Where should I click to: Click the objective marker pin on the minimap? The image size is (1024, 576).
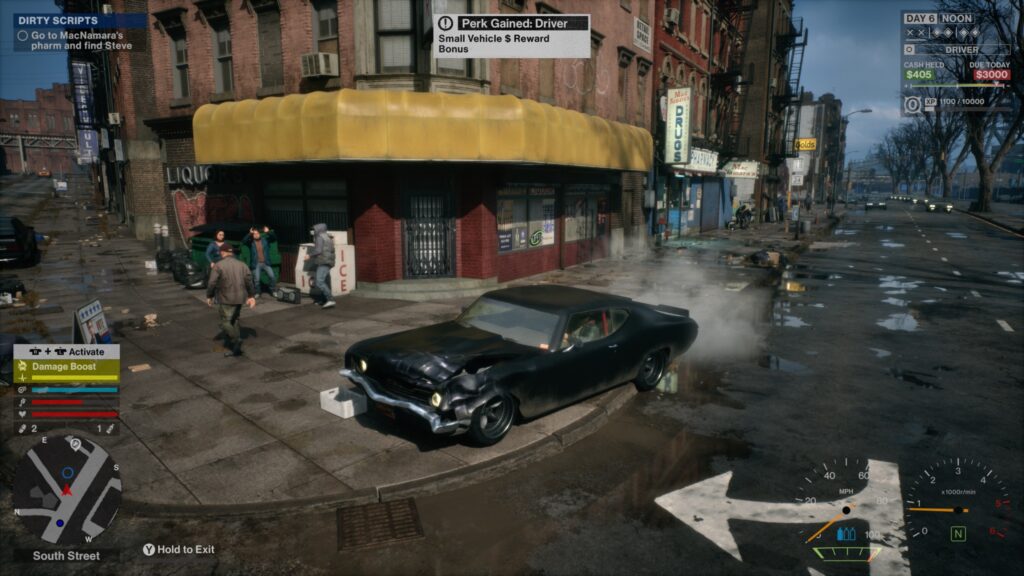click(x=75, y=443)
